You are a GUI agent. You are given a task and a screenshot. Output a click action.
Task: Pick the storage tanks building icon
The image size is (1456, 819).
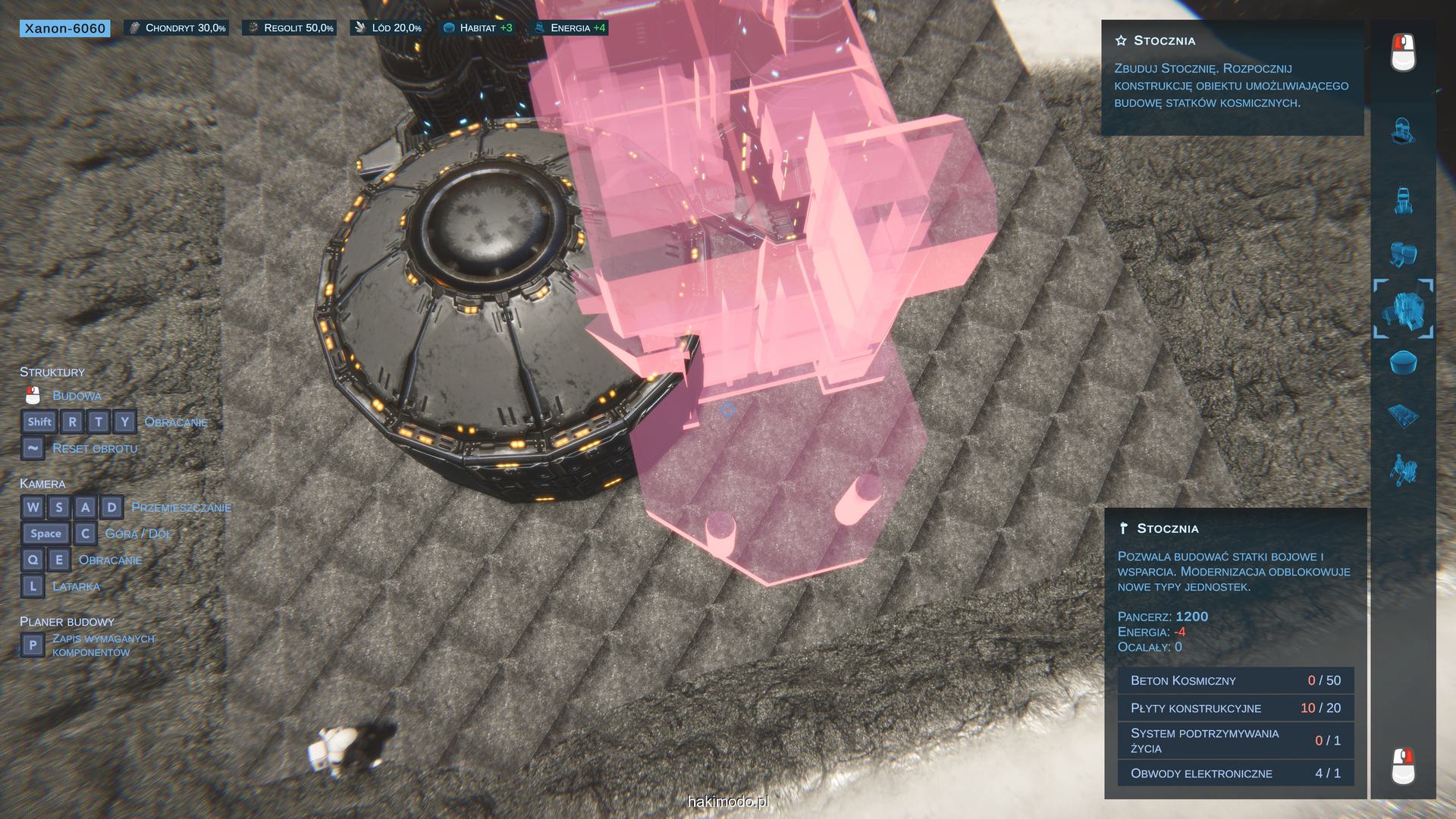pos(1403,254)
